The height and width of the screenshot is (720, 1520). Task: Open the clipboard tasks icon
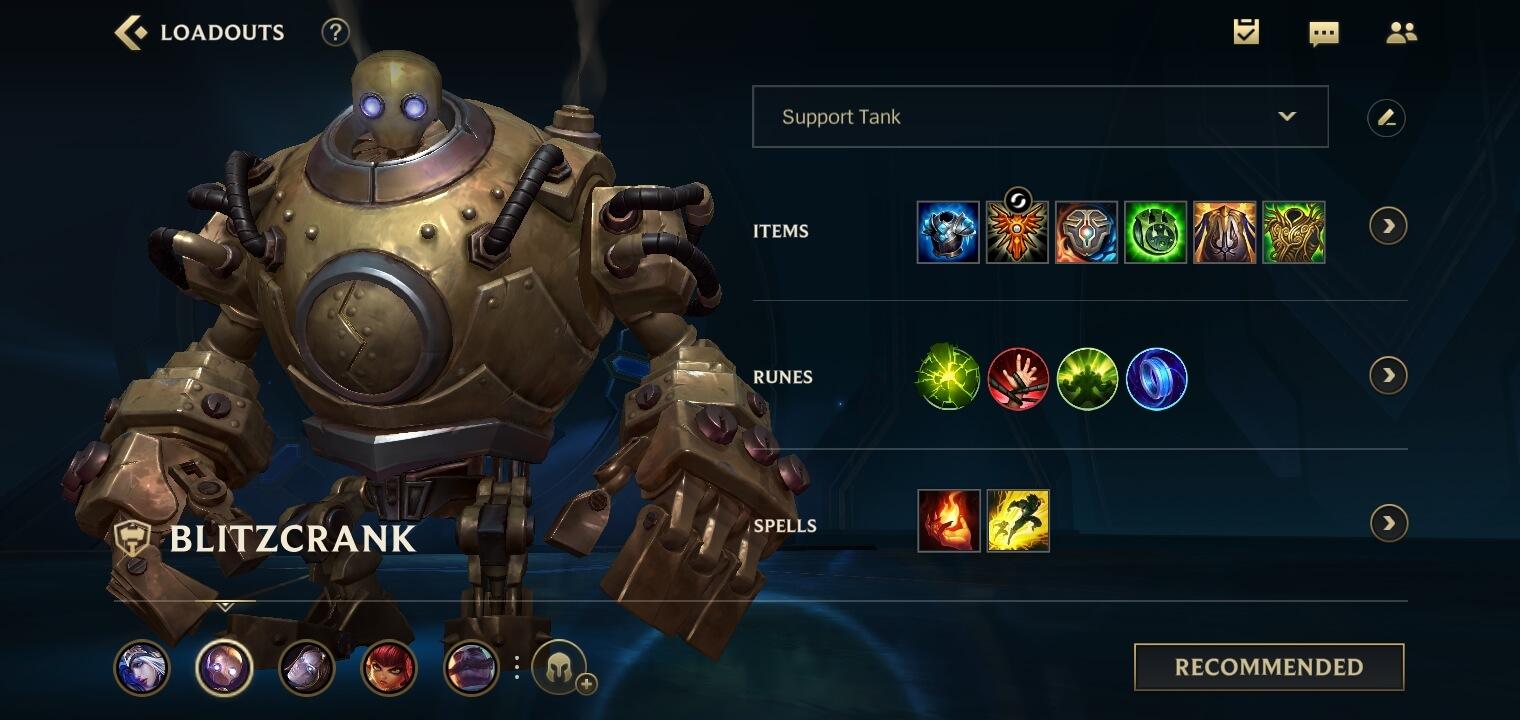(1246, 32)
